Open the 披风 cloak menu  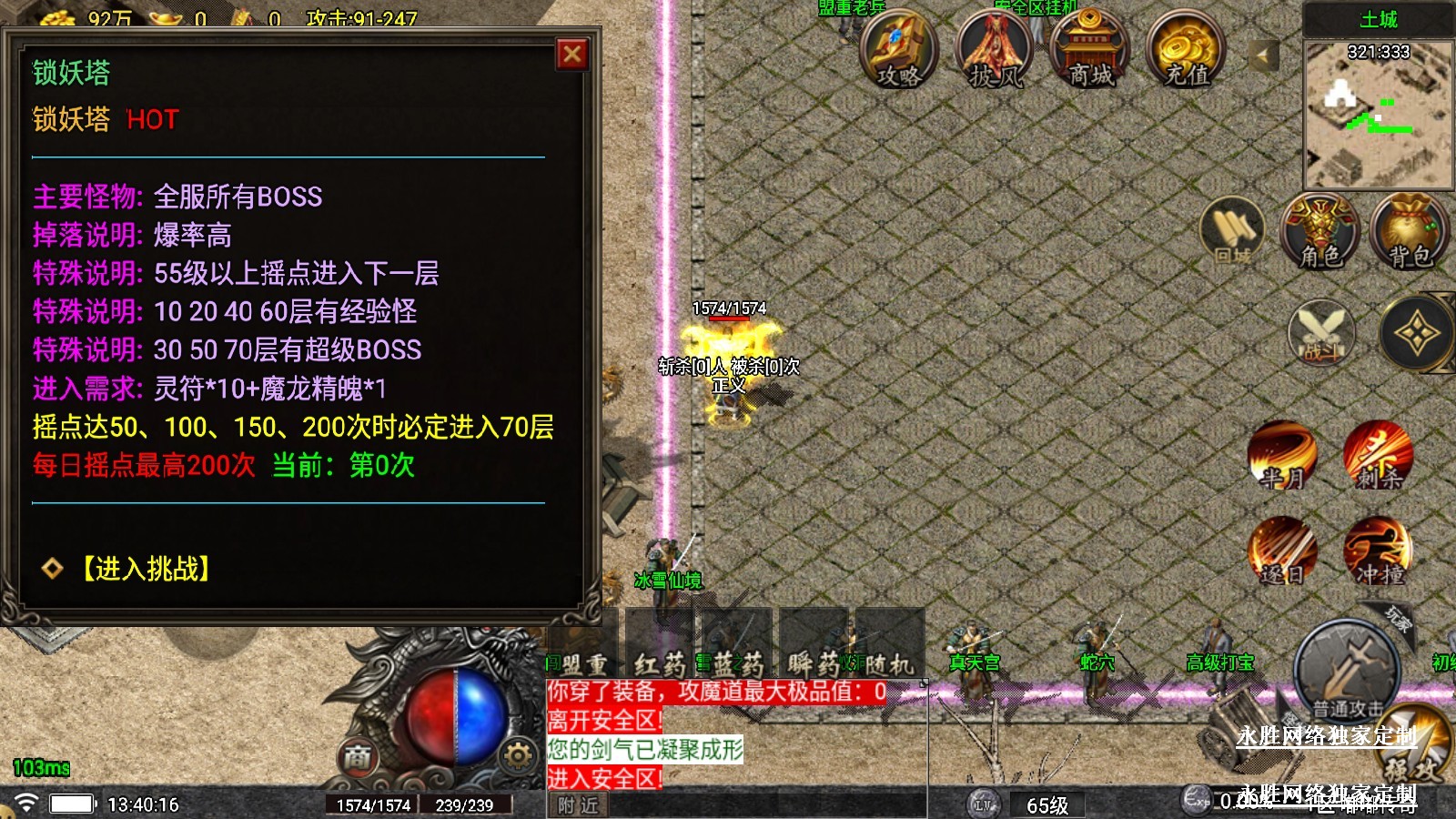pos(995,50)
